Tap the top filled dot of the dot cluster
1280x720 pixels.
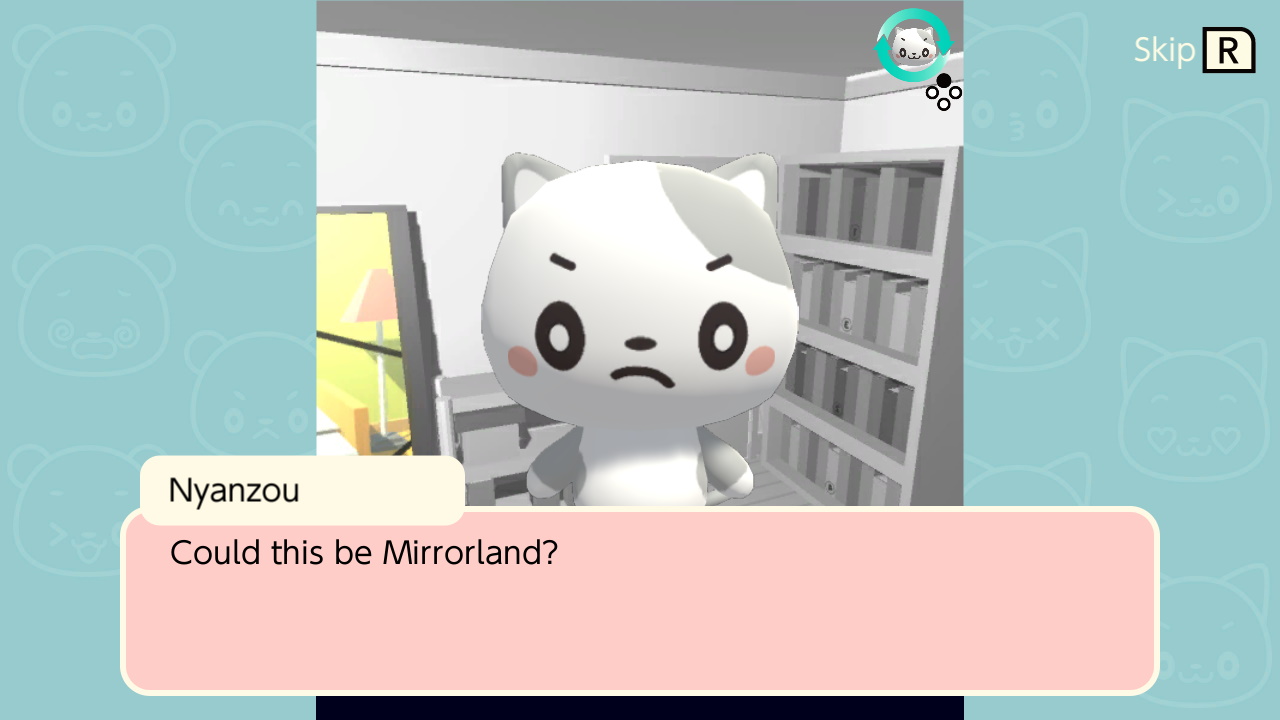(x=943, y=80)
